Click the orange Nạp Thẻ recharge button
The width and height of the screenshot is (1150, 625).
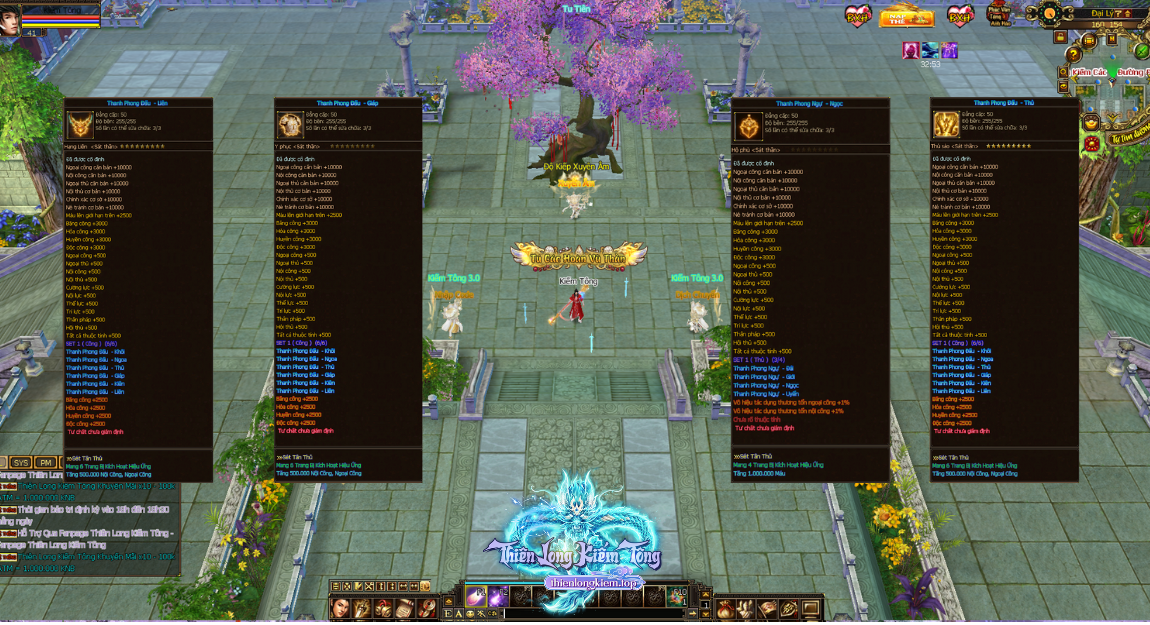coord(906,16)
